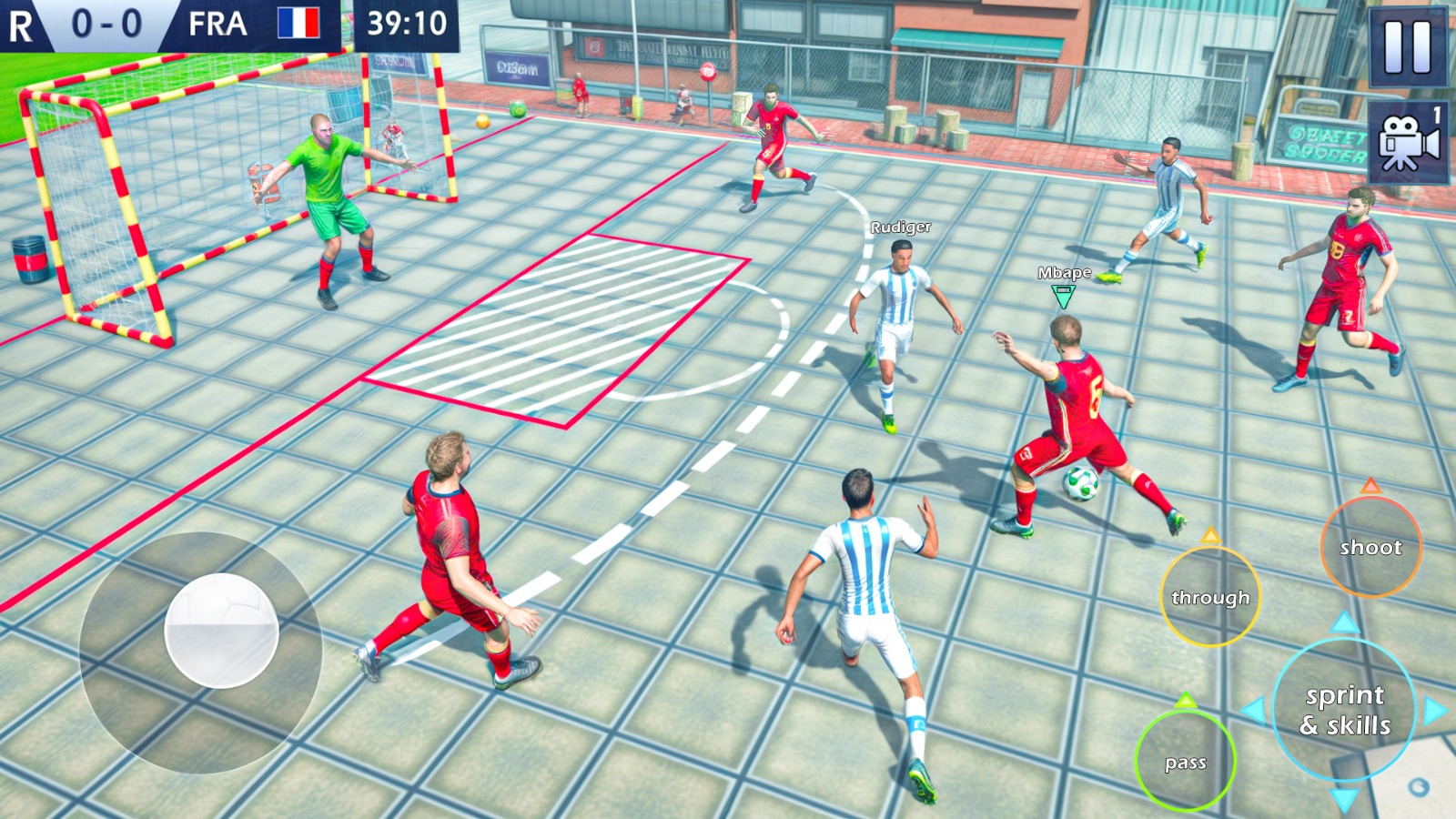Tap the downward cyan skill arrow
1456x819 pixels.
[1344, 799]
